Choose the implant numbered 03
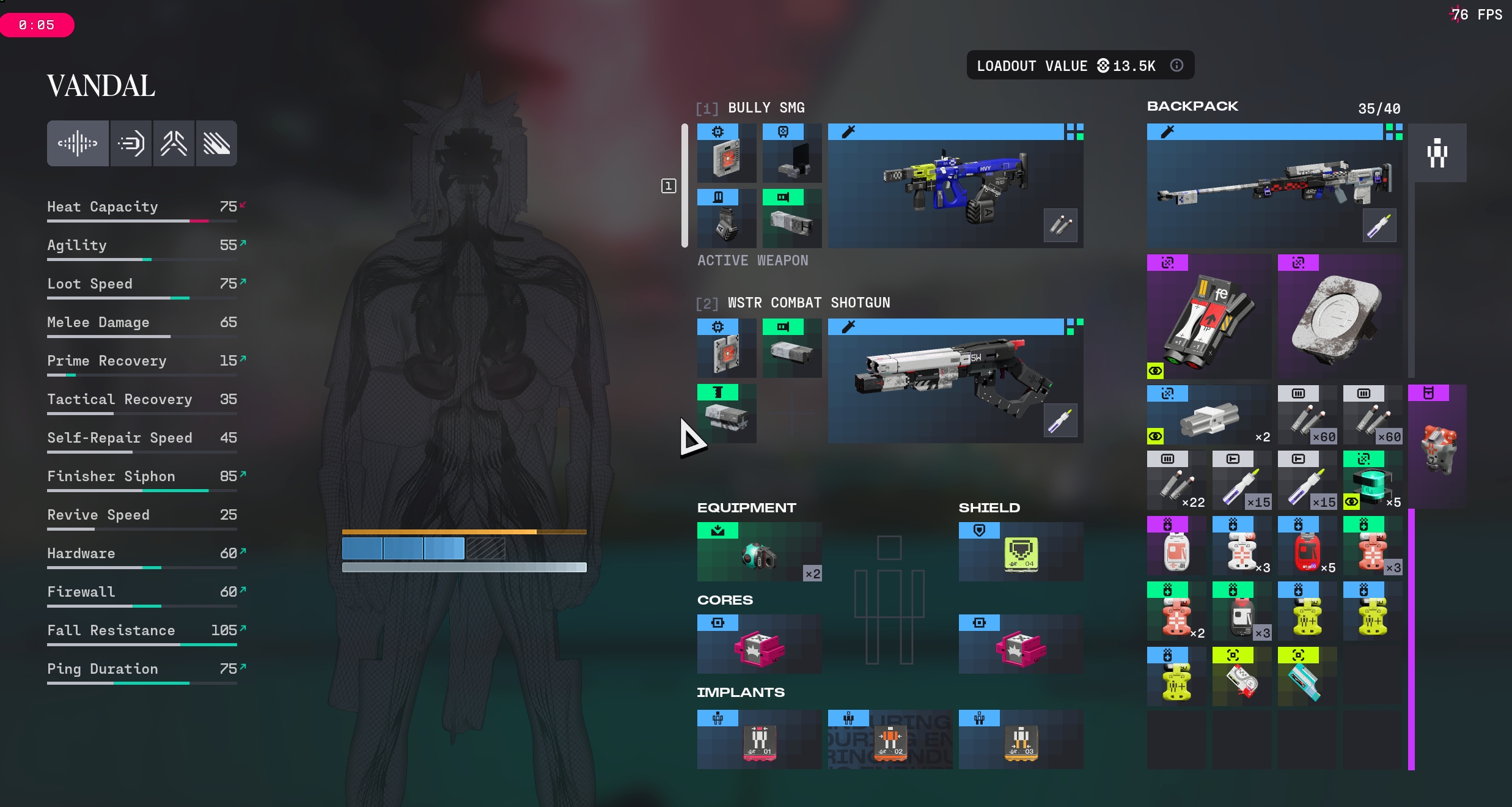Screen dimensions: 1512x807 (1021, 740)
